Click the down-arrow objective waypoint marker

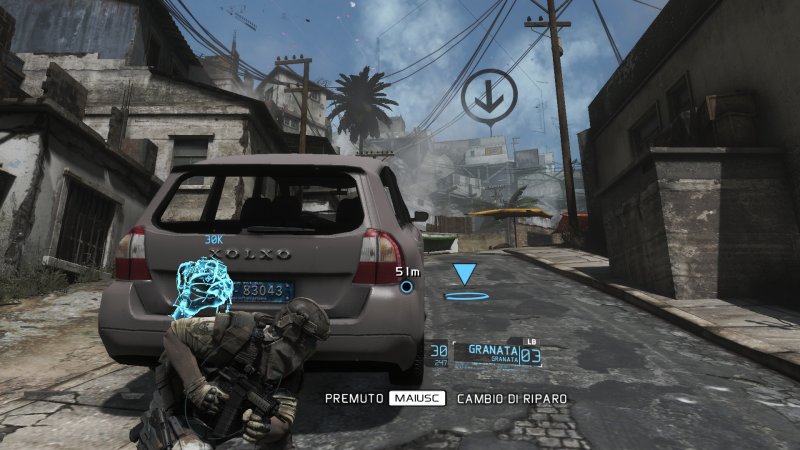[490, 97]
